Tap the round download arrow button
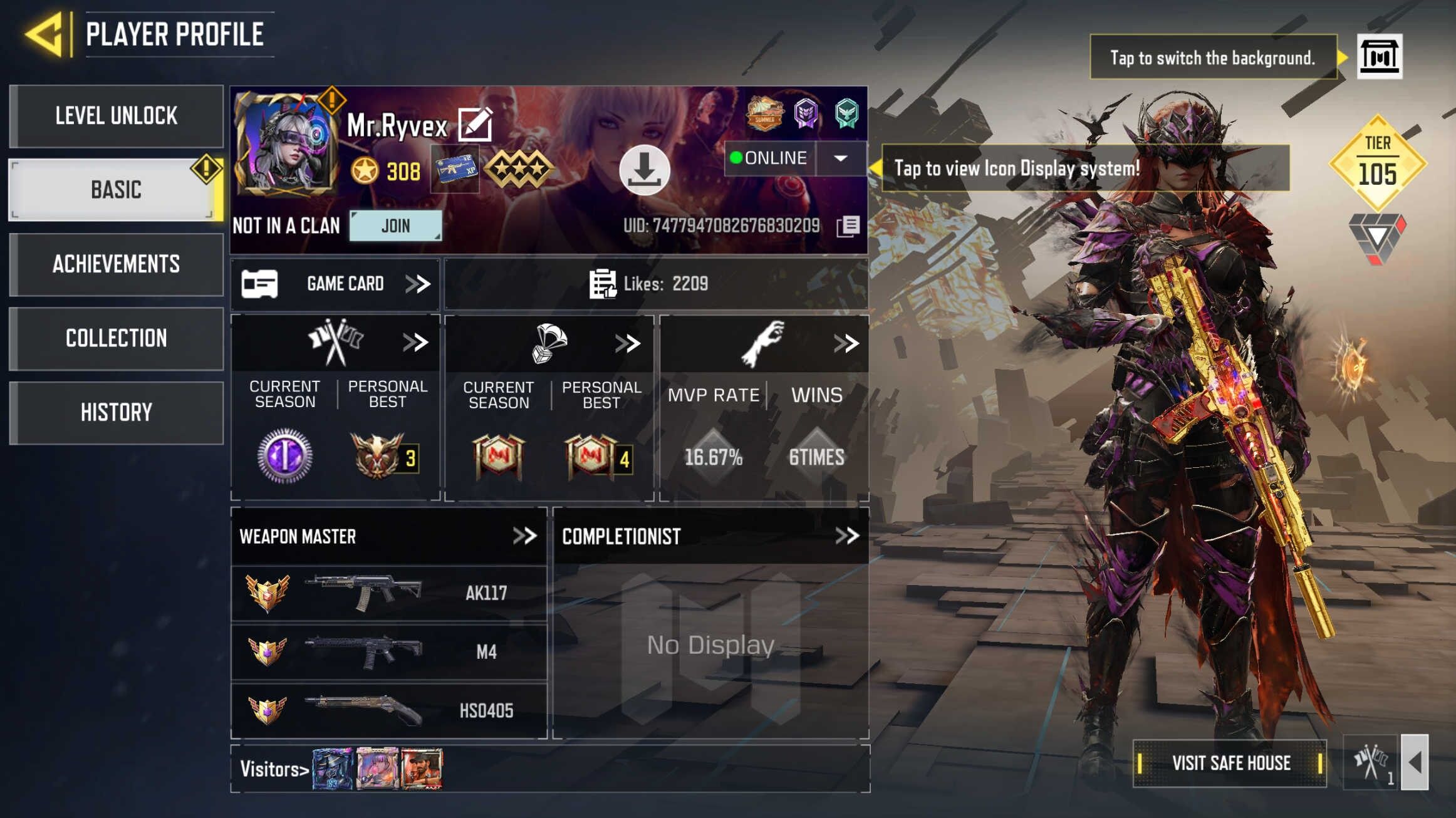This screenshot has height=818, width=1456. tap(644, 170)
